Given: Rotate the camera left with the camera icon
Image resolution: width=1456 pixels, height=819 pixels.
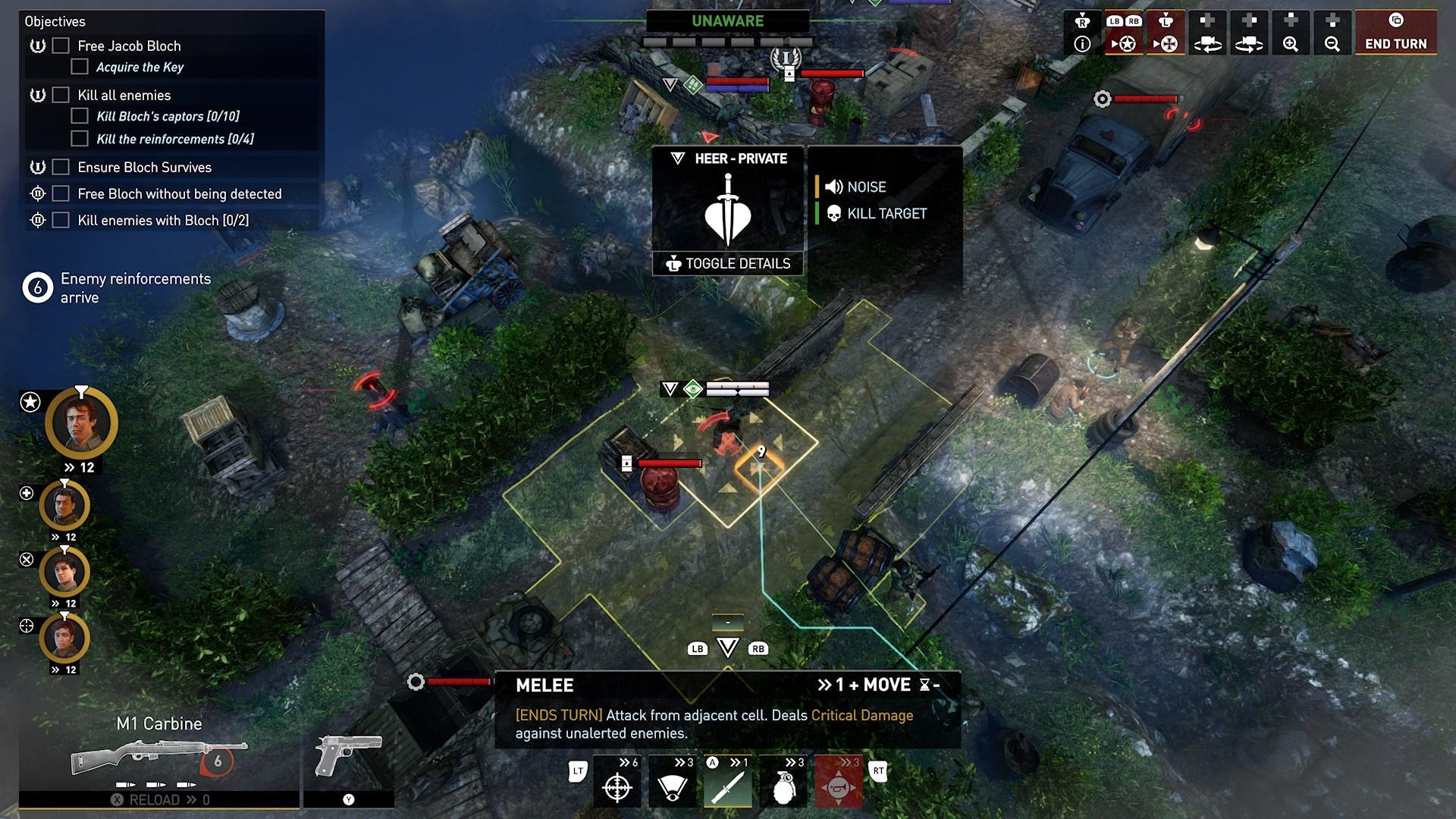Looking at the screenshot, I should click(x=1209, y=43).
